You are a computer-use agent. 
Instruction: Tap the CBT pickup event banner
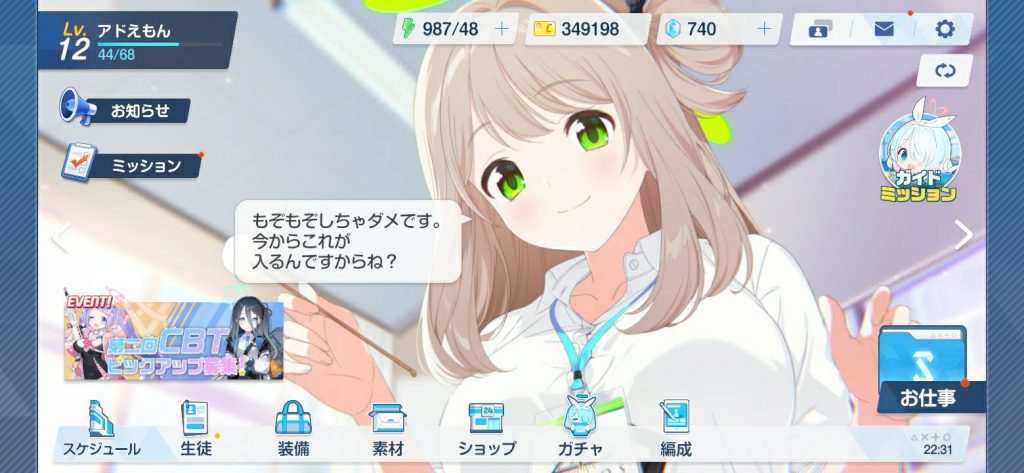[174, 341]
